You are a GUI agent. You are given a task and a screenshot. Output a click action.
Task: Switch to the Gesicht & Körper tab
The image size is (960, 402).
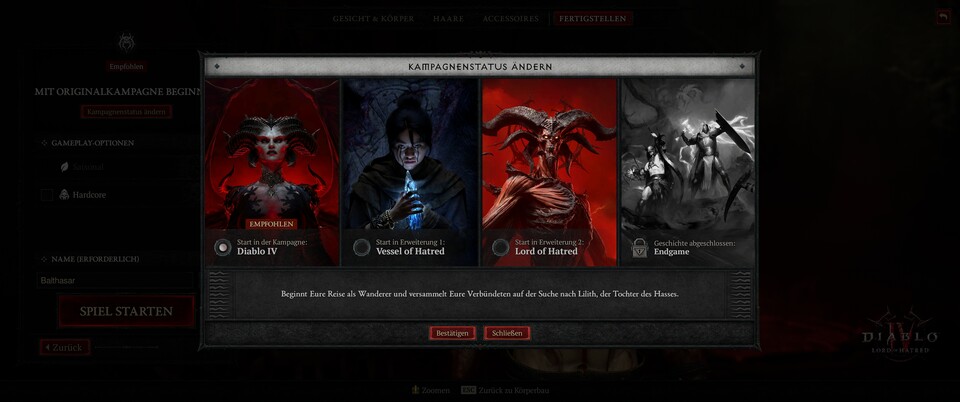point(376,18)
